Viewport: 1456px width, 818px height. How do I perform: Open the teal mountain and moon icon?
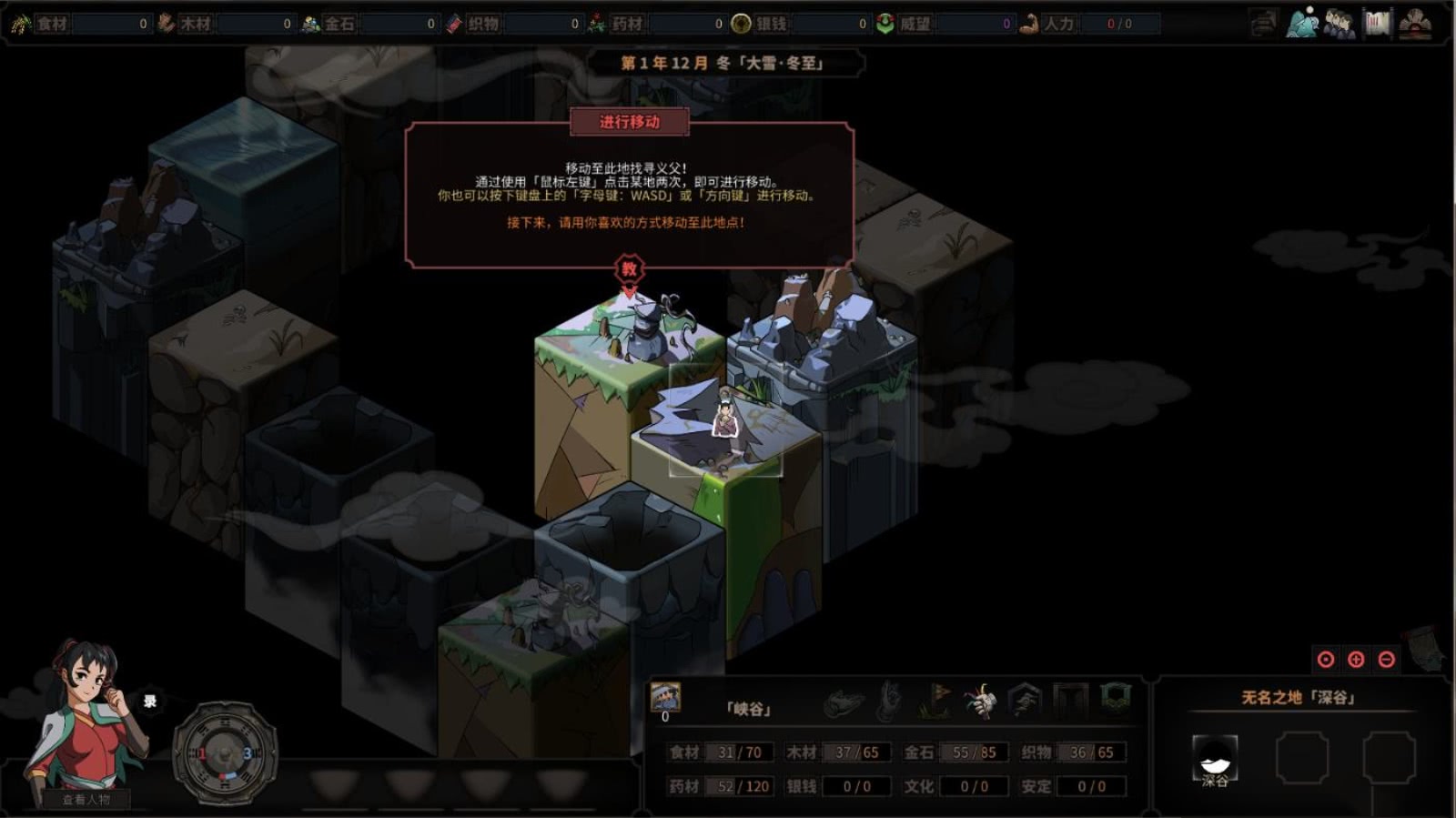[x=1302, y=23]
